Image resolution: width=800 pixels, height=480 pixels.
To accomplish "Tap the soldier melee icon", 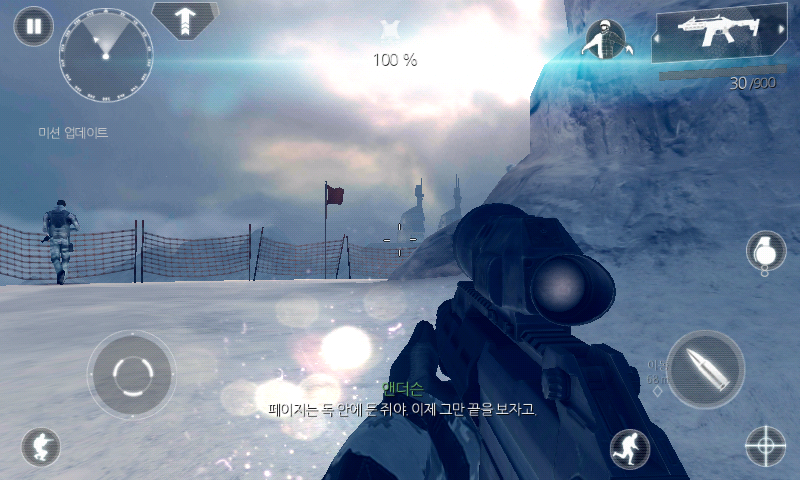I will pyautogui.click(x=605, y=40).
